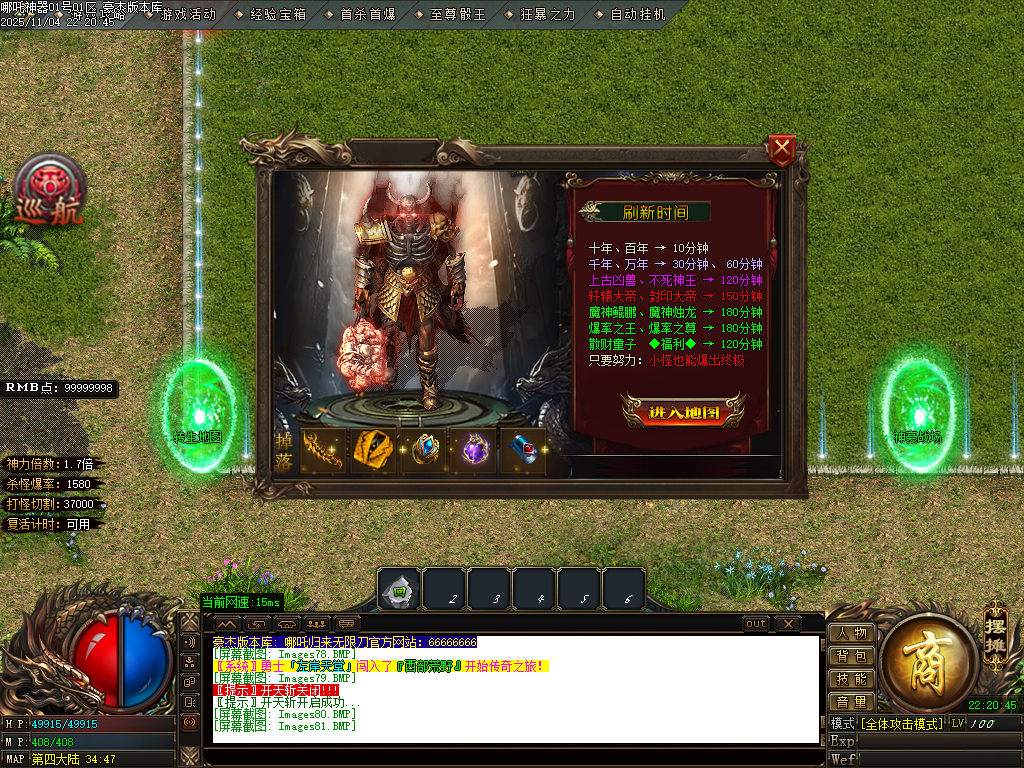Open the 人物 character panel
The height and width of the screenshot is (768, 1024).
coord(851,633)
